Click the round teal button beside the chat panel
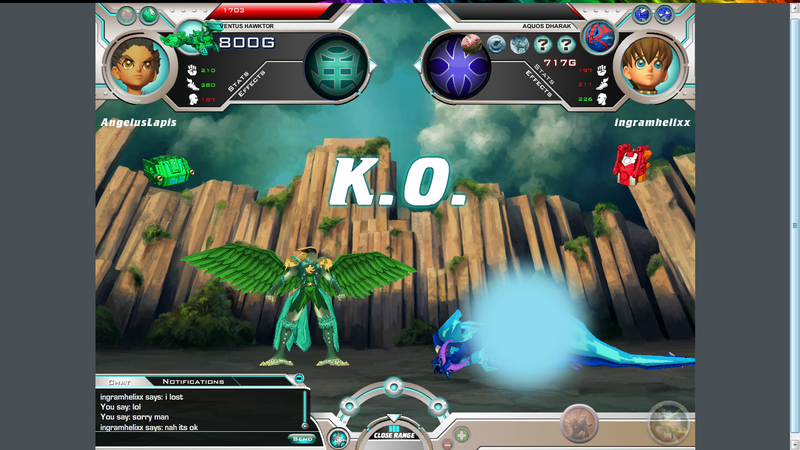The image size is (800, 450). coord(339,437)
